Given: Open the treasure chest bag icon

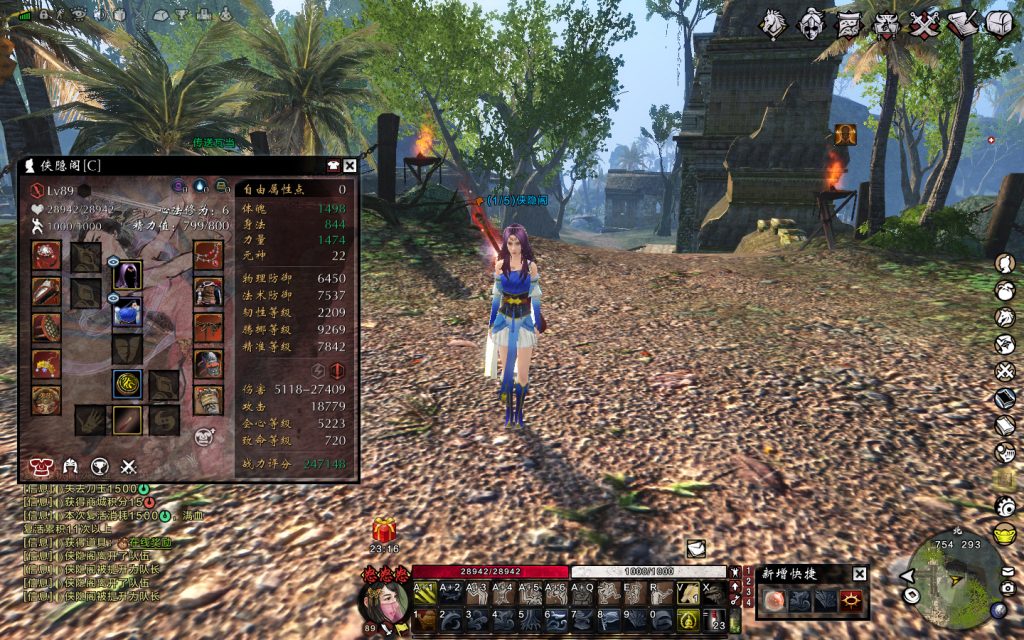Looking at the screenshot, I should [999, 24].
